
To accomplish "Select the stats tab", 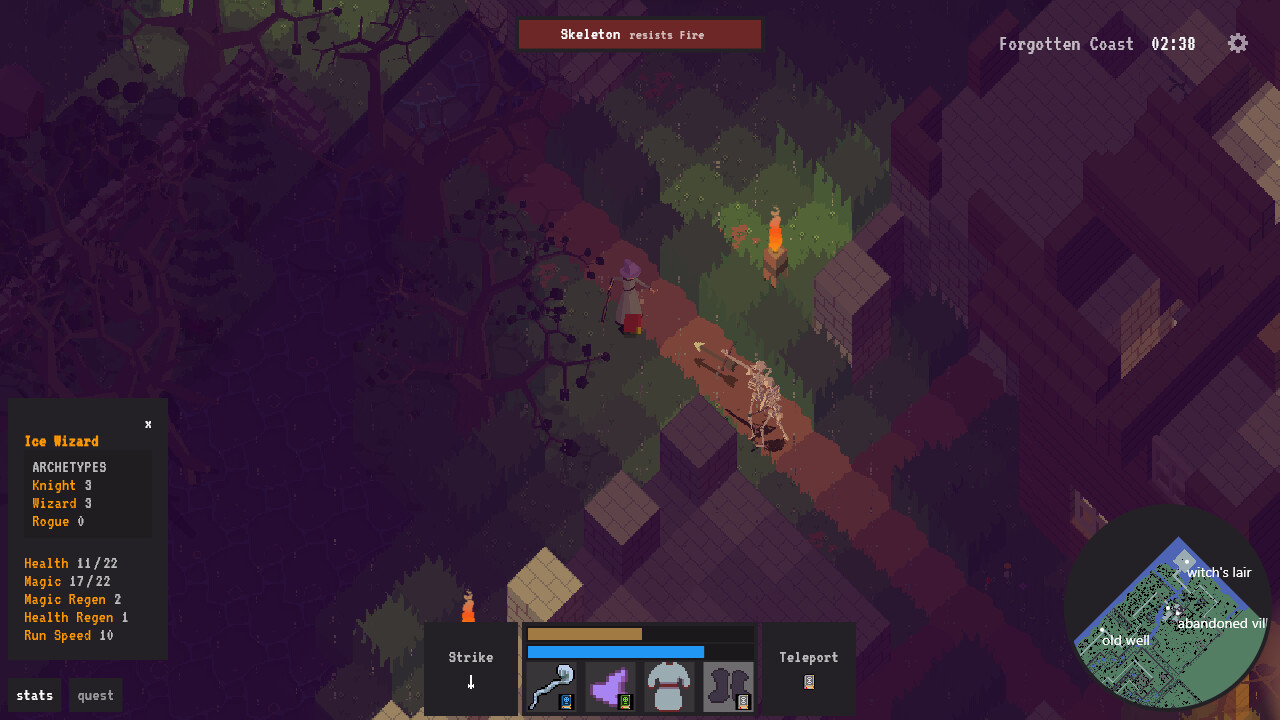I will point(34,695).
